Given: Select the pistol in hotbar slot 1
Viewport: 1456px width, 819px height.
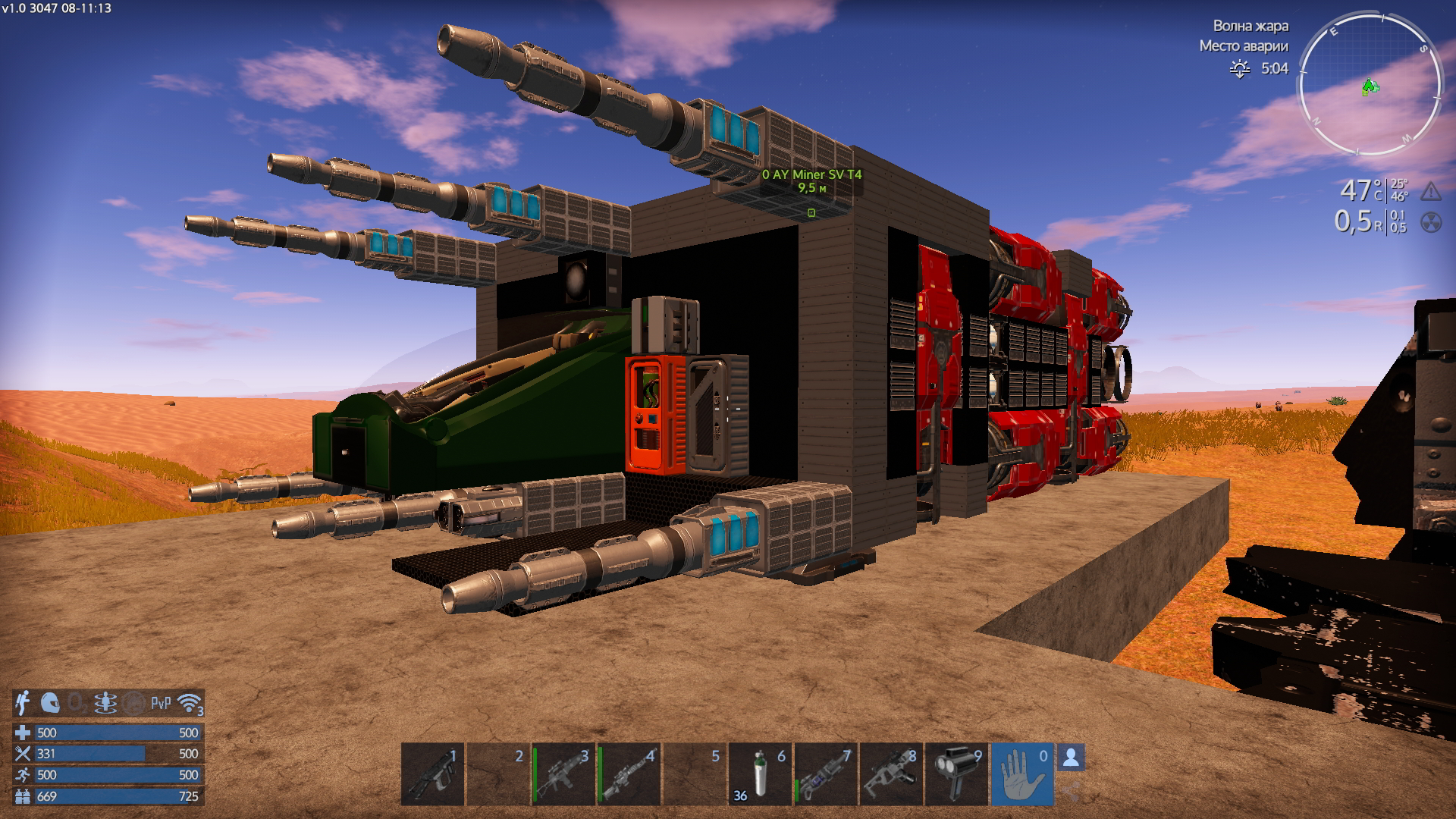Looking at the screenshot, I should [x=432, y=773].
